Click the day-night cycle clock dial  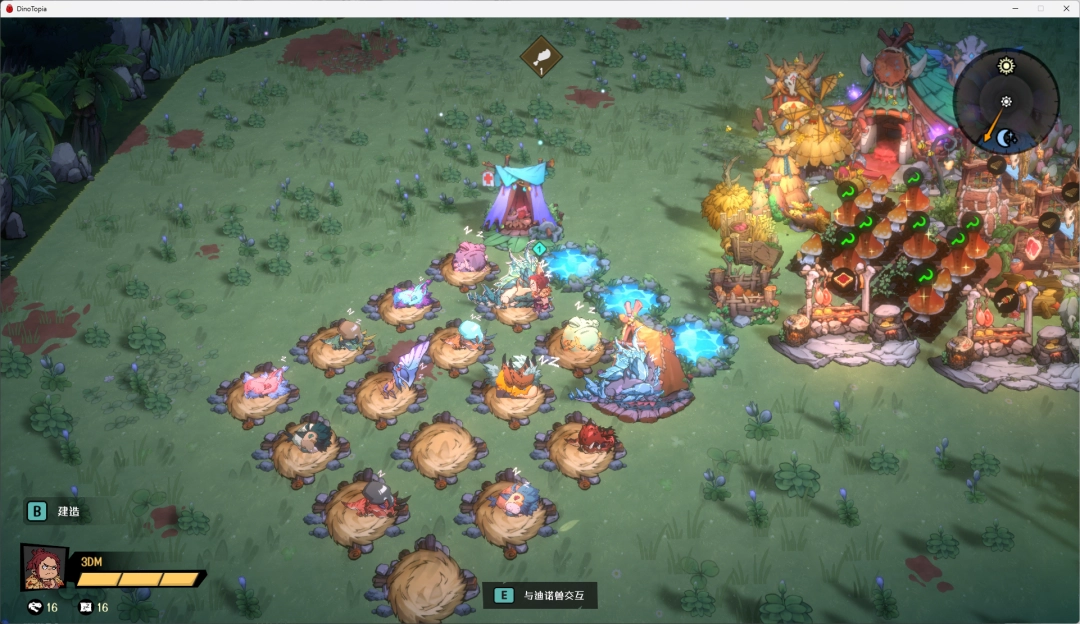point(1005,101)
